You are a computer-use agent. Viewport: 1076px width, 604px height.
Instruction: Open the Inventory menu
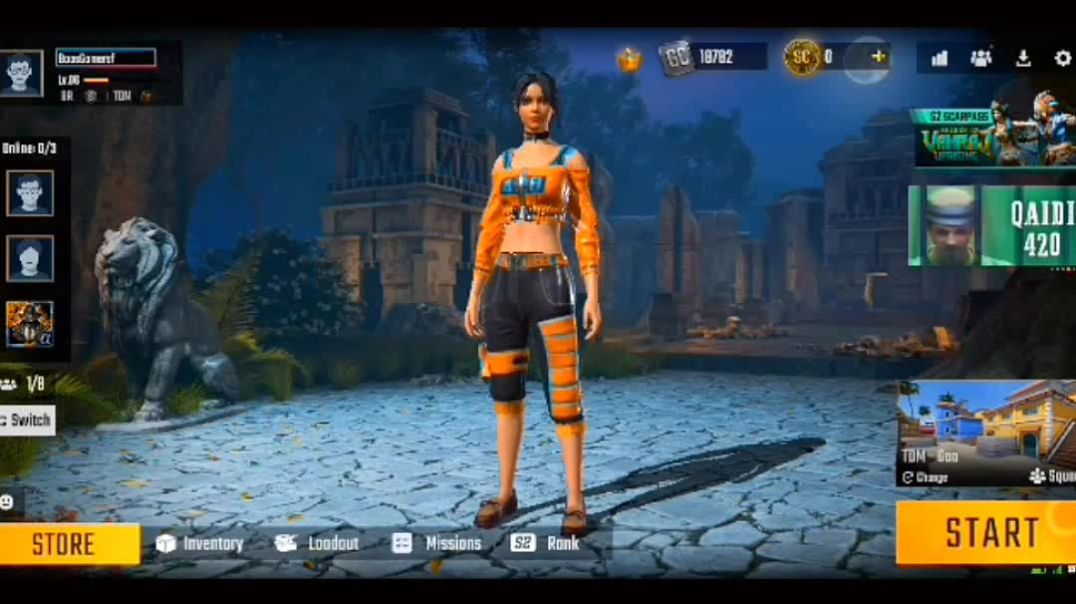(200, 543)
